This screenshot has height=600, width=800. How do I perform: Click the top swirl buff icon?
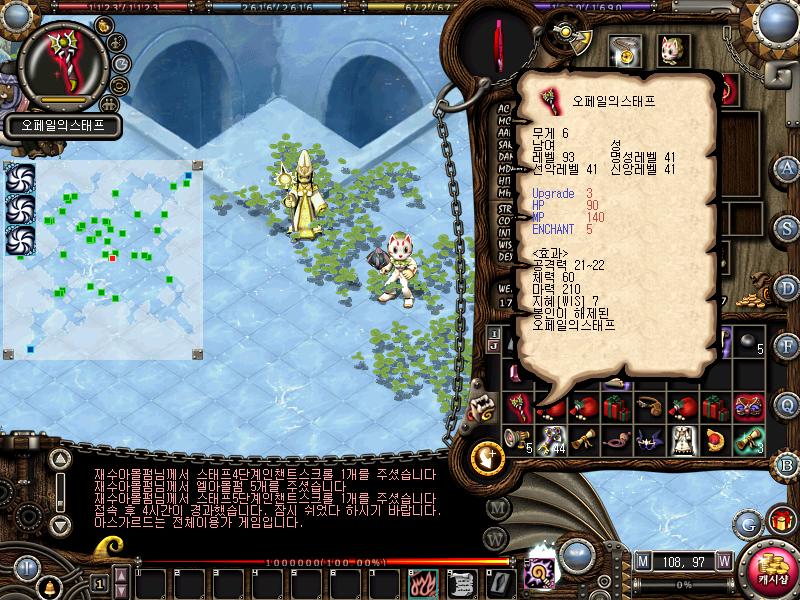[20, 177]
